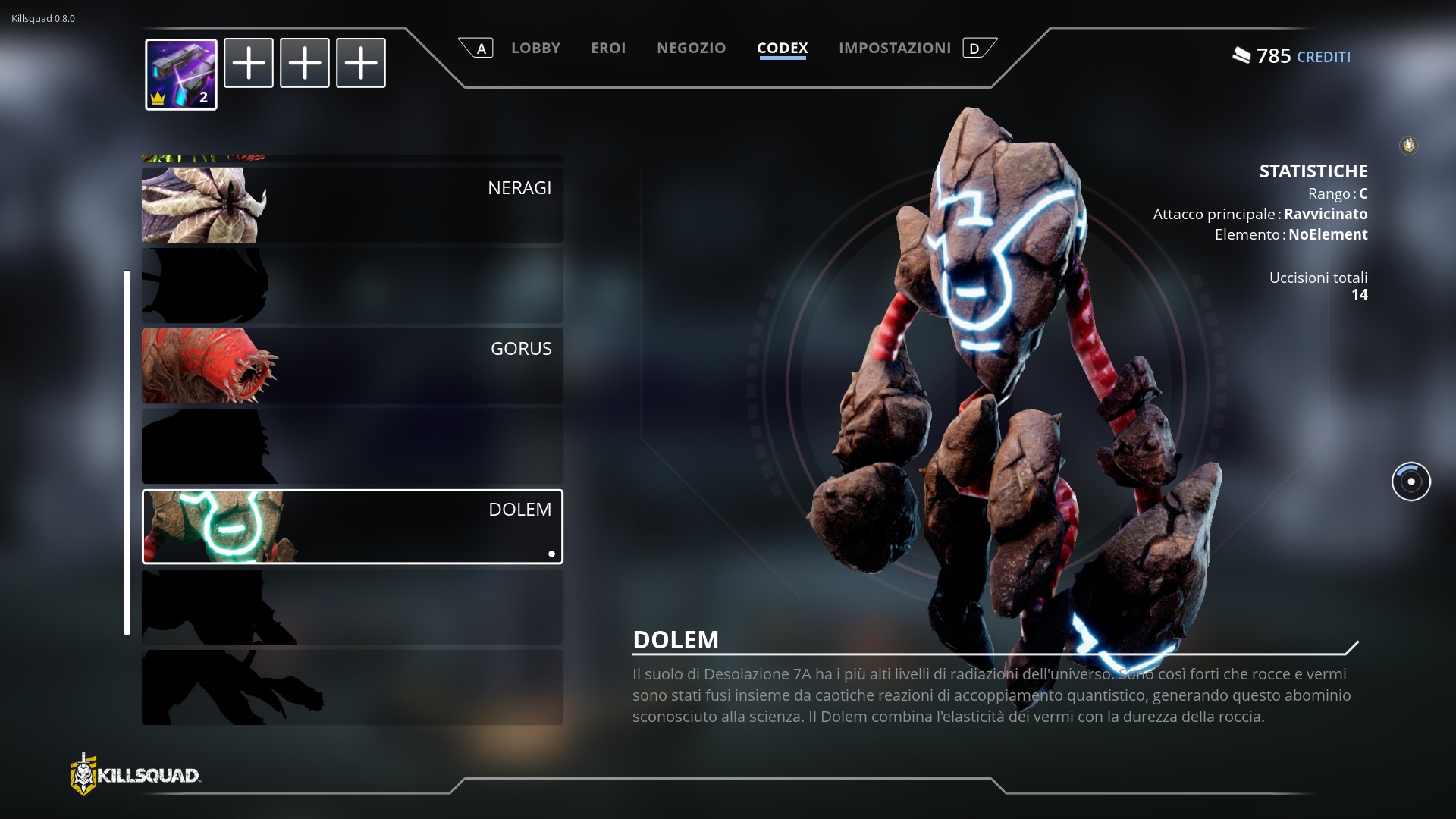Image resolution: width=1456 pixels, height=819 pixels.
Task: Switch to the Lobby tab
Action: click(535, 48)
